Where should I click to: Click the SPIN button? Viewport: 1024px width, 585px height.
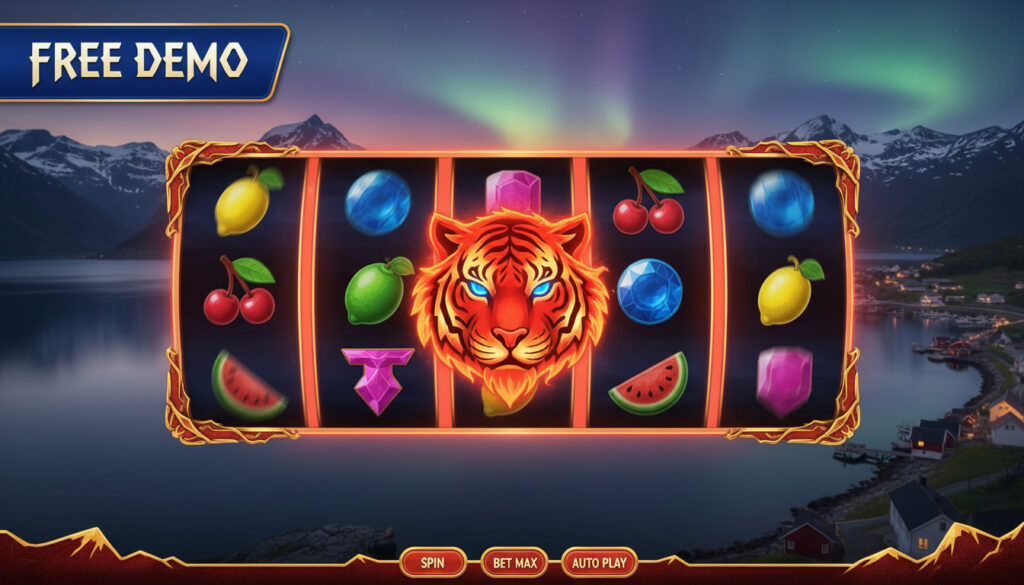pos(433,563)
